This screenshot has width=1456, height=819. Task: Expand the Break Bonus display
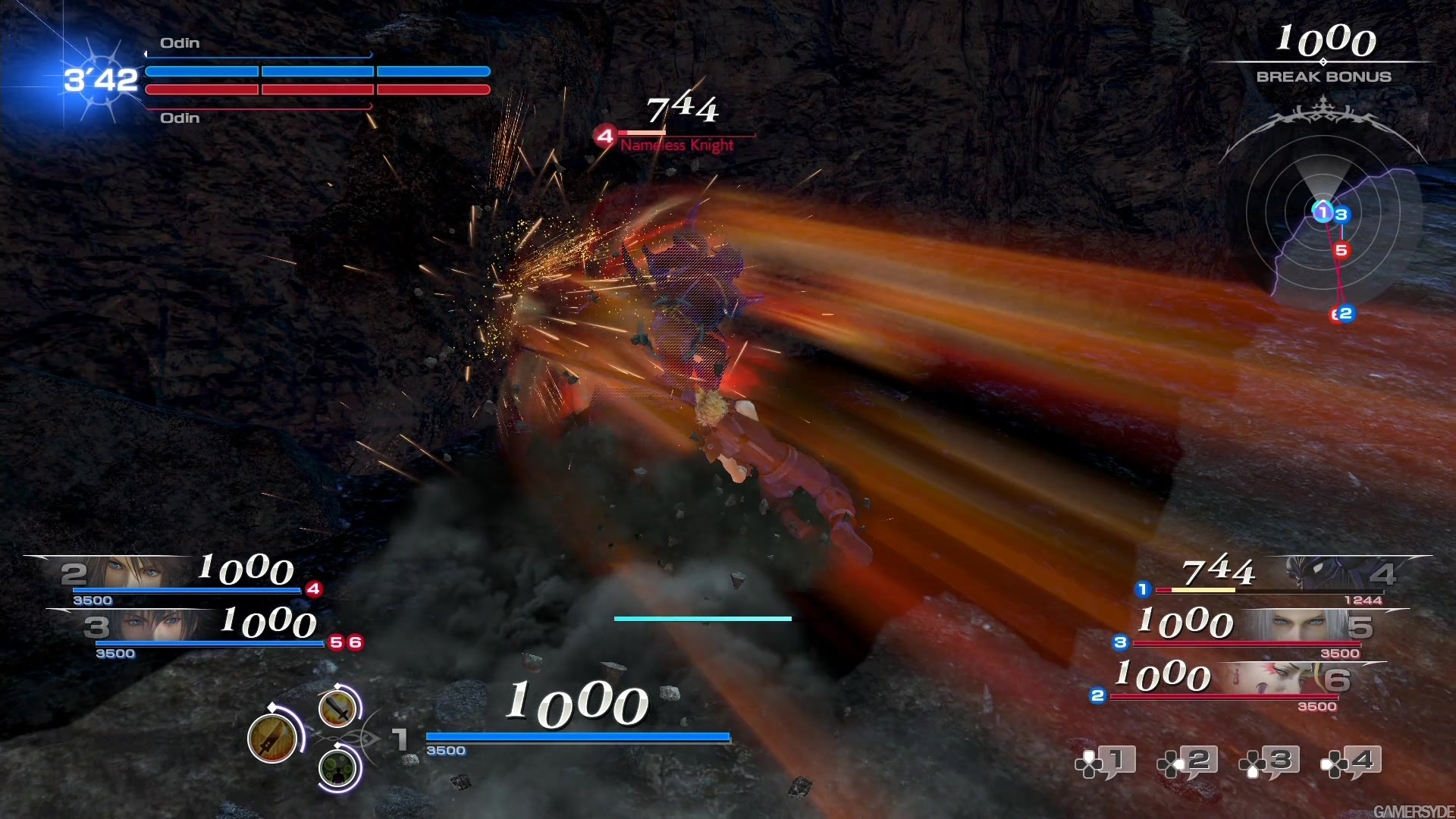click(x=1323, y=53)
